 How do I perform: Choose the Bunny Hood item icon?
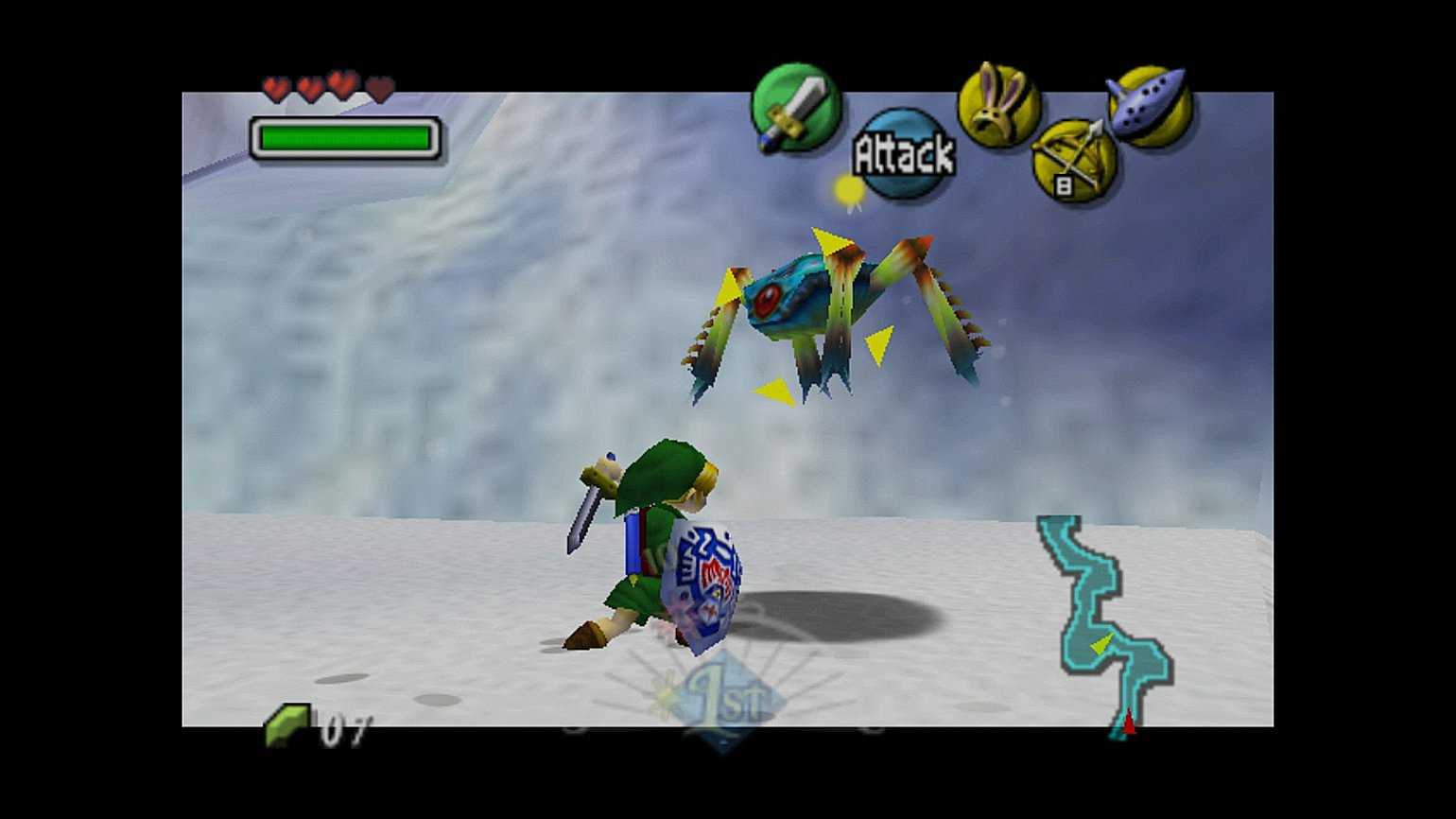tap(997, 106)
